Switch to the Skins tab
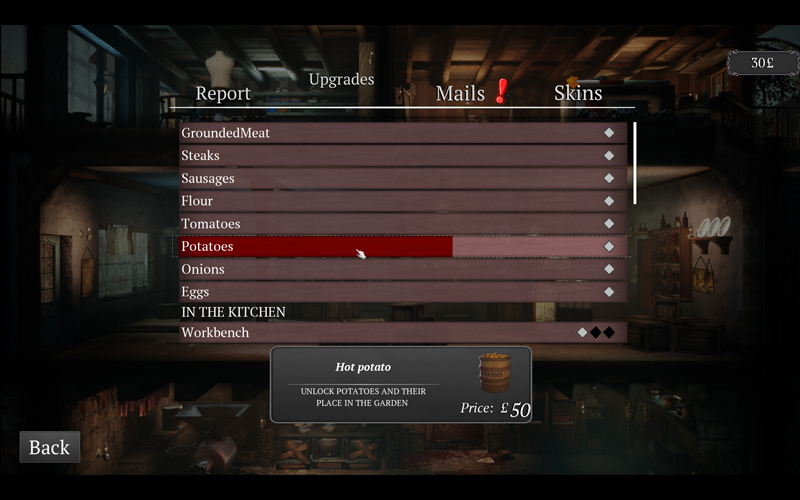 (x=578, y=93)
